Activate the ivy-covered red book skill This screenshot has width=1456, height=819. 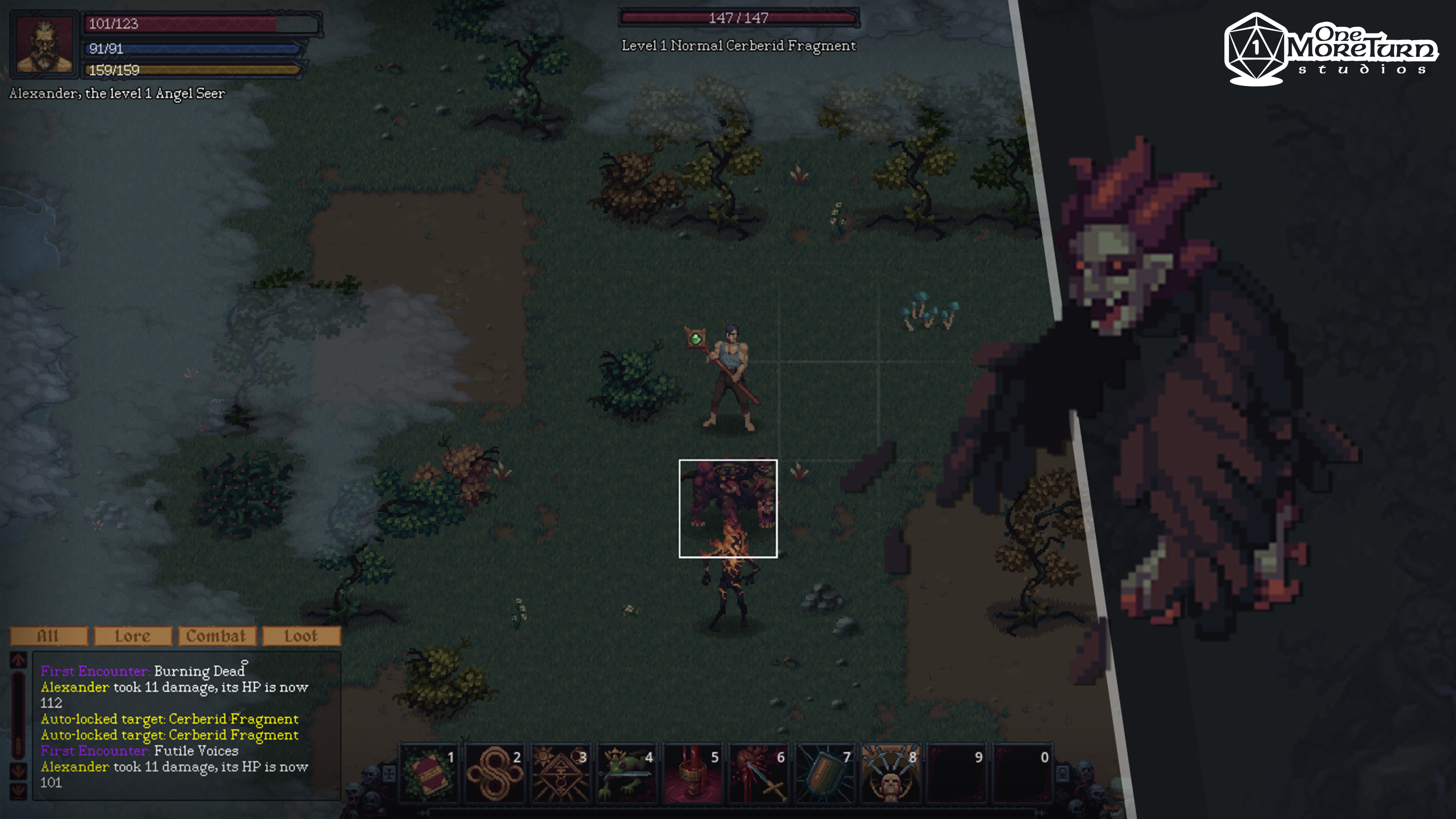point(428,773)
